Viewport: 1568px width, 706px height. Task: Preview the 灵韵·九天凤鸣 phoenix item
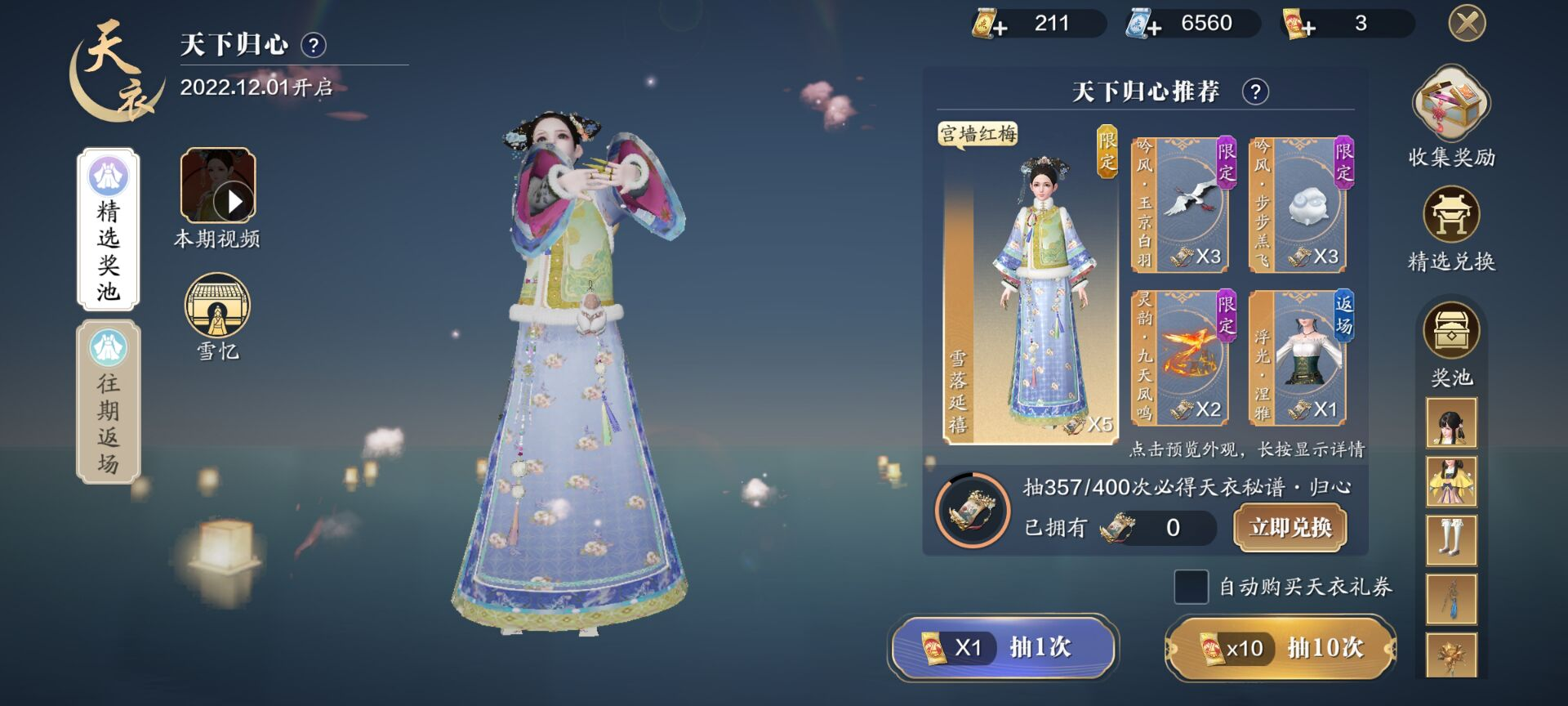(1183, 357)
